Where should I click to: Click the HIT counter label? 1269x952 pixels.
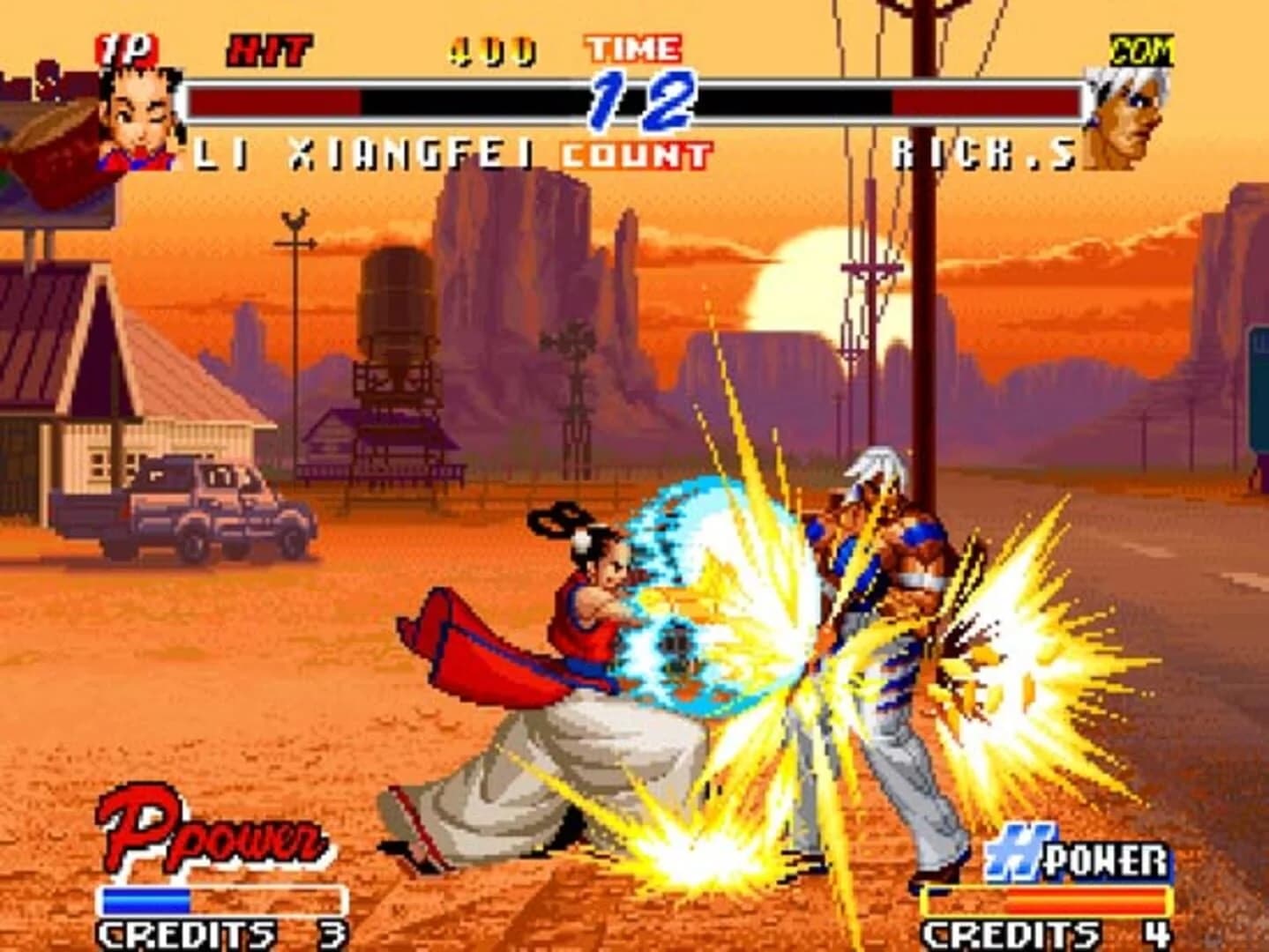tap(269, 48)
